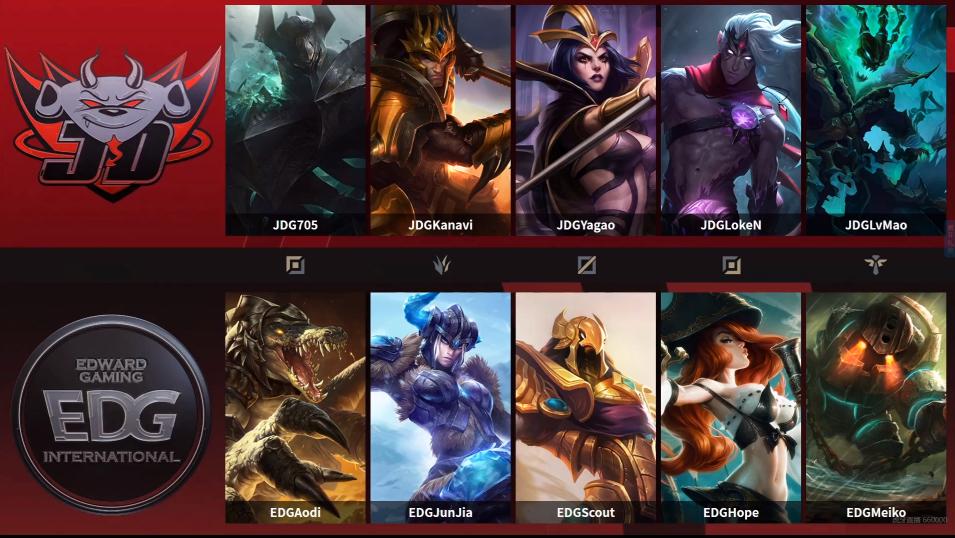
Task: Select JDGLokeN's Varus card
Action: coord(731,120)
